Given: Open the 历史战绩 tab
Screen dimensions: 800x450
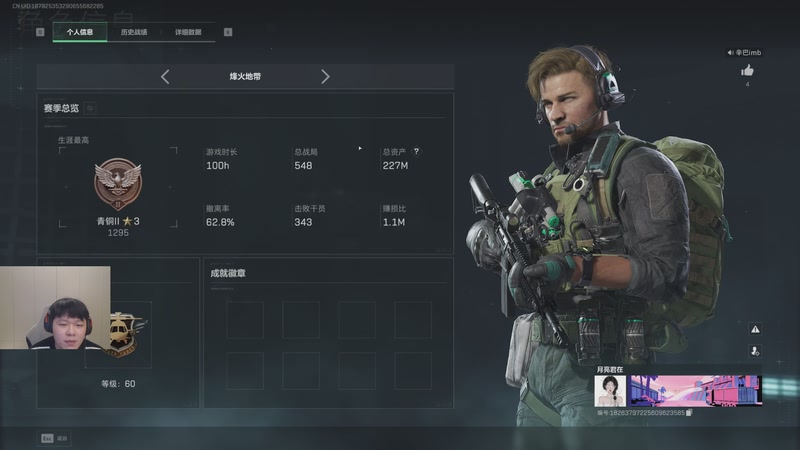Looking at the screenshot, I should 133,32.
